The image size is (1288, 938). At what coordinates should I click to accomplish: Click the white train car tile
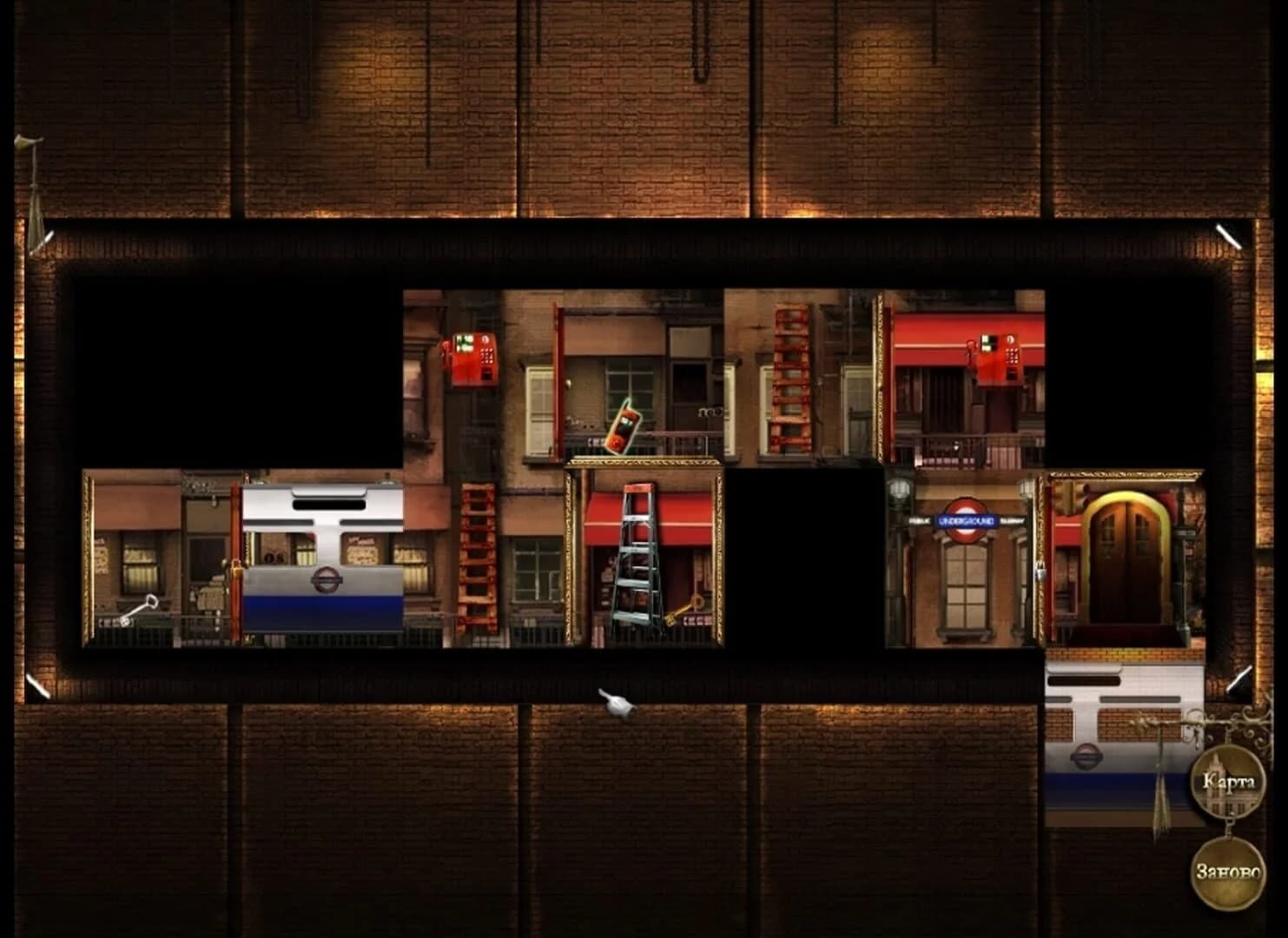pos(321,556)
